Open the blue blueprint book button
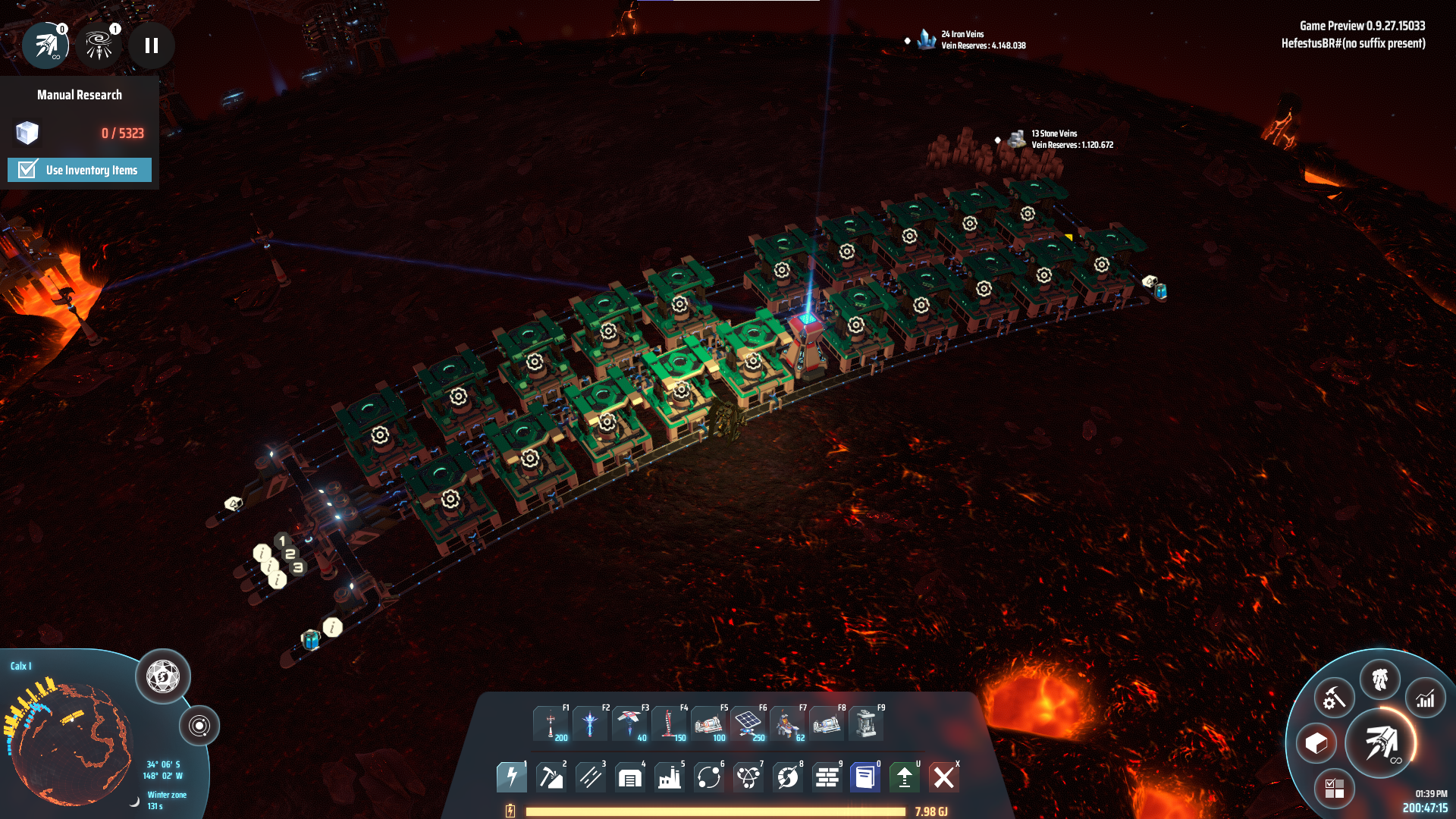 pyautogui.click(x=865, y=777)
